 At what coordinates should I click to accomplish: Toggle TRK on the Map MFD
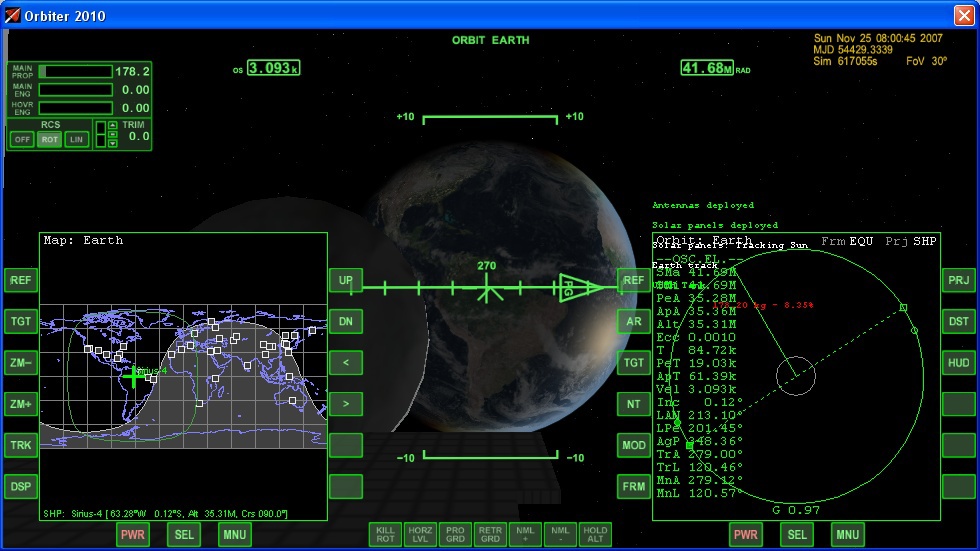[21, 445]
